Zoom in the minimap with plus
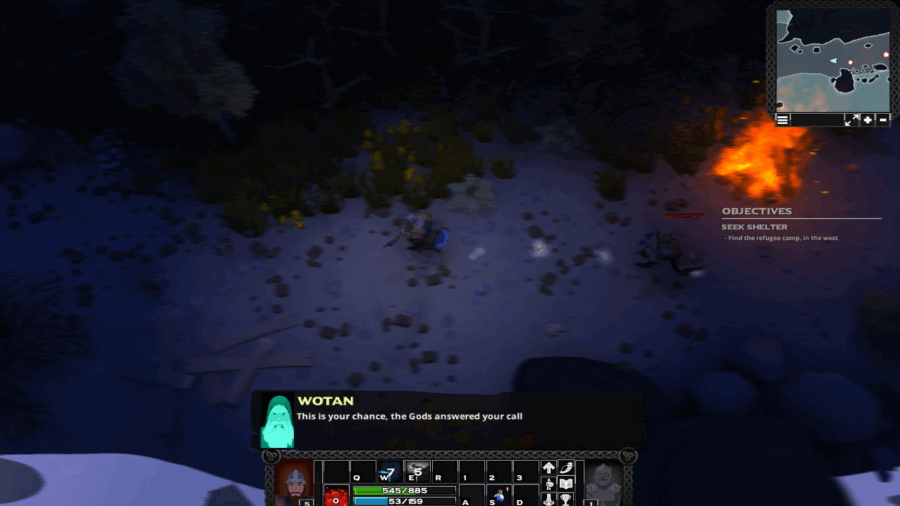The width and height of the screenshot is (900, 506). pos(867,119)
